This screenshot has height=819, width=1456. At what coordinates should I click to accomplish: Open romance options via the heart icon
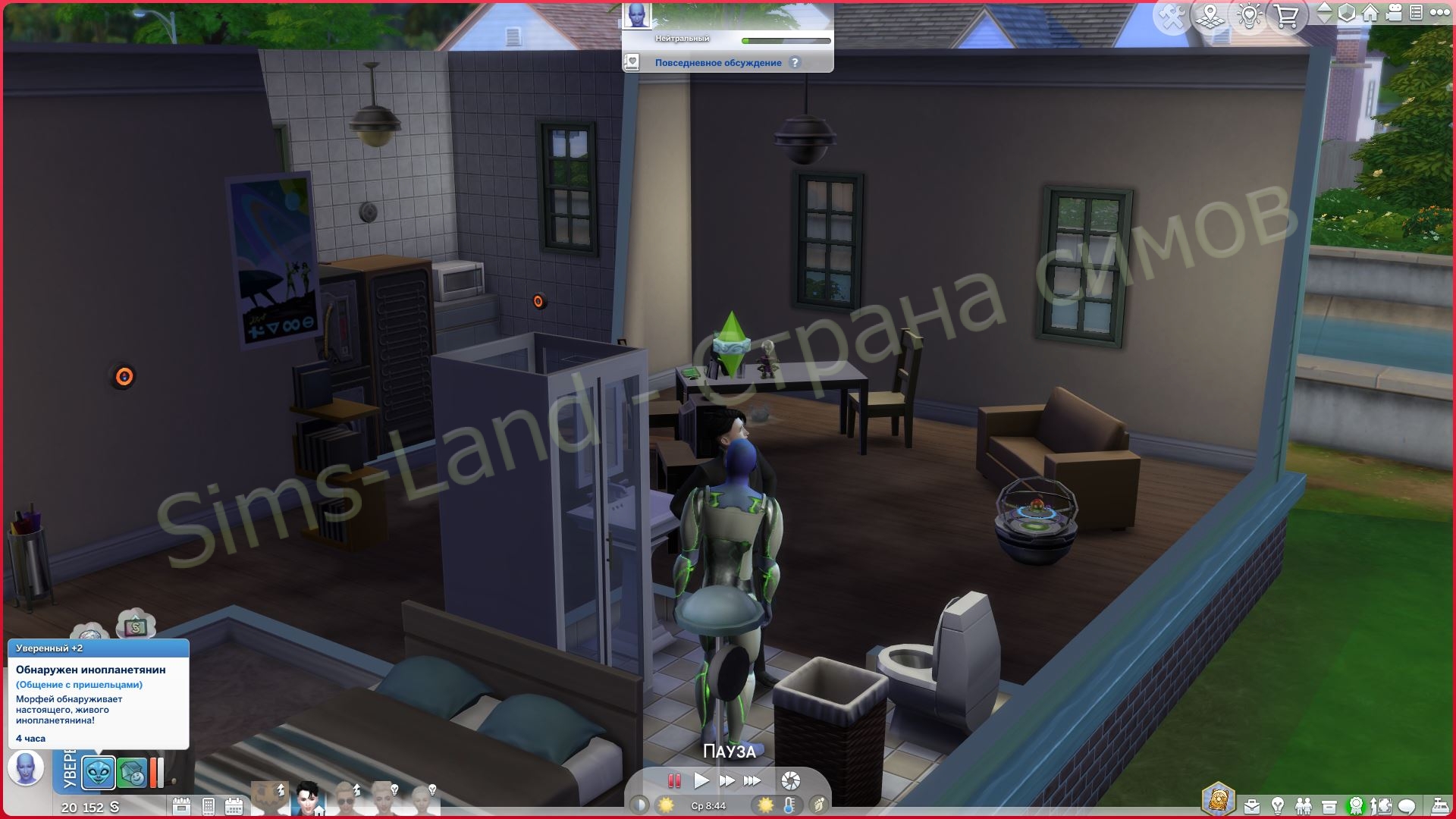click(632, 62)
